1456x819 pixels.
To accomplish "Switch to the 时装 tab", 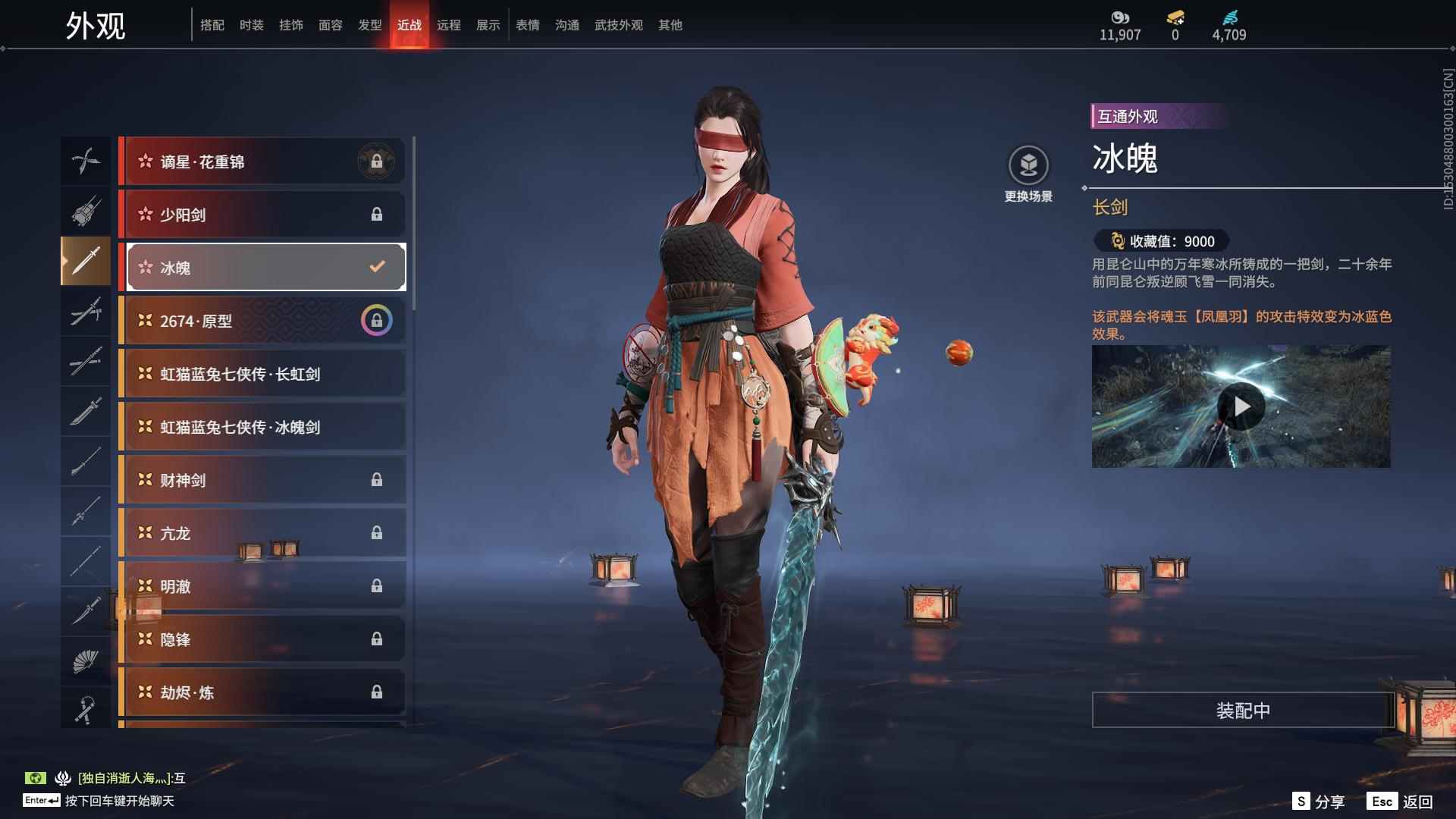I will coord(251,25).
